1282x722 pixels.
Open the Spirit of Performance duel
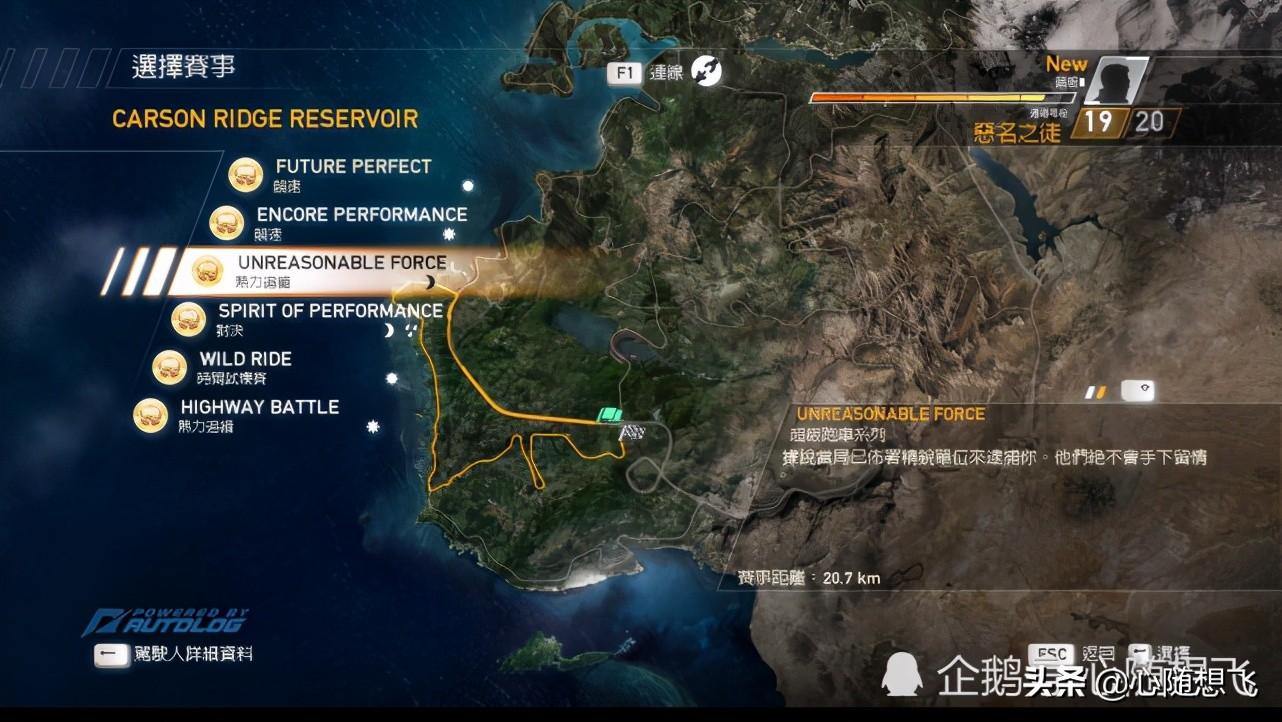point(329,311)
